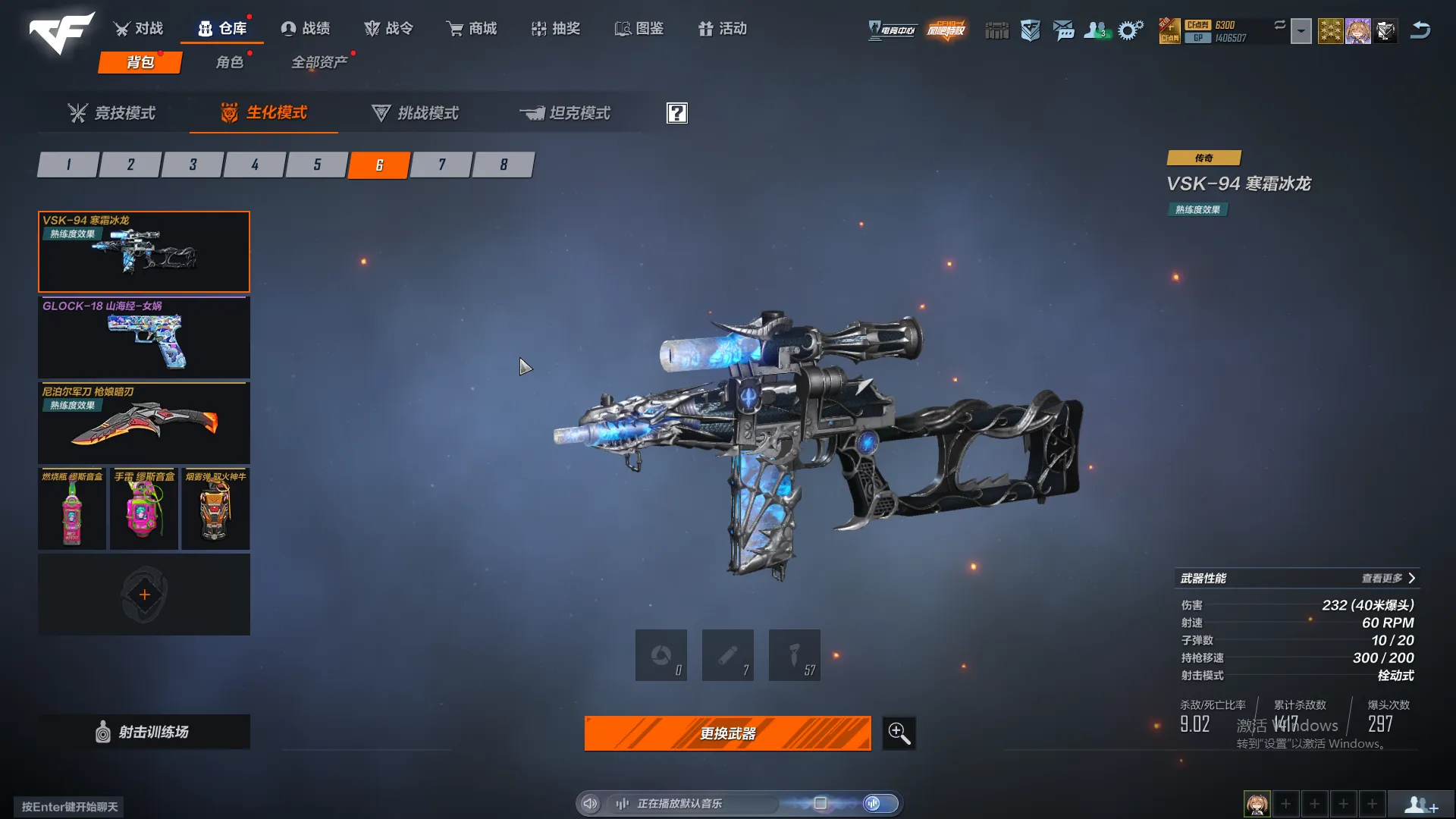Select the 坦克模式 tank mode tab

click(565, 113)
